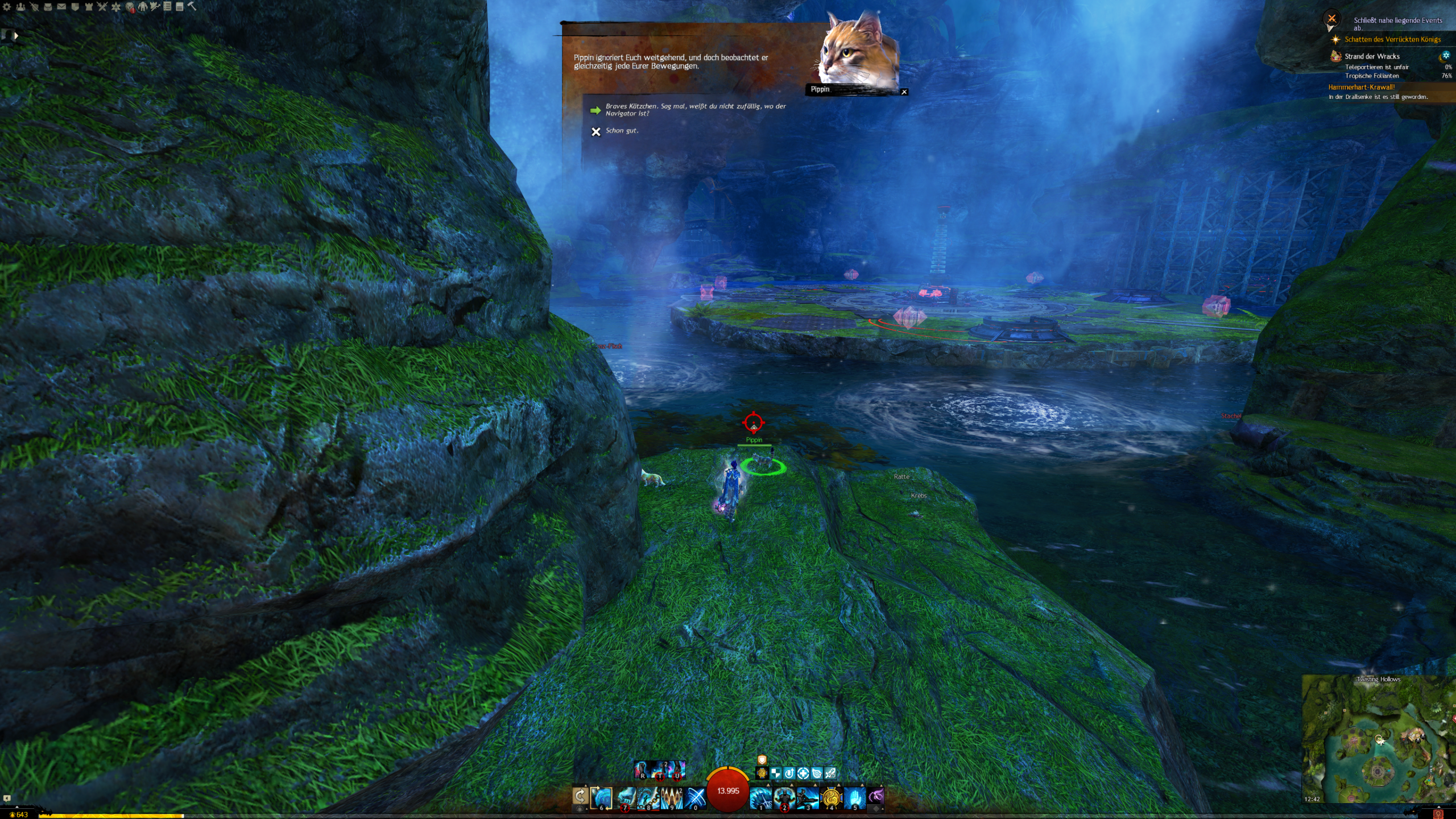Screen dimensions: 1456x819
Task: Activate the purple raptor mount skill
Action: click(x=876, y=796)
